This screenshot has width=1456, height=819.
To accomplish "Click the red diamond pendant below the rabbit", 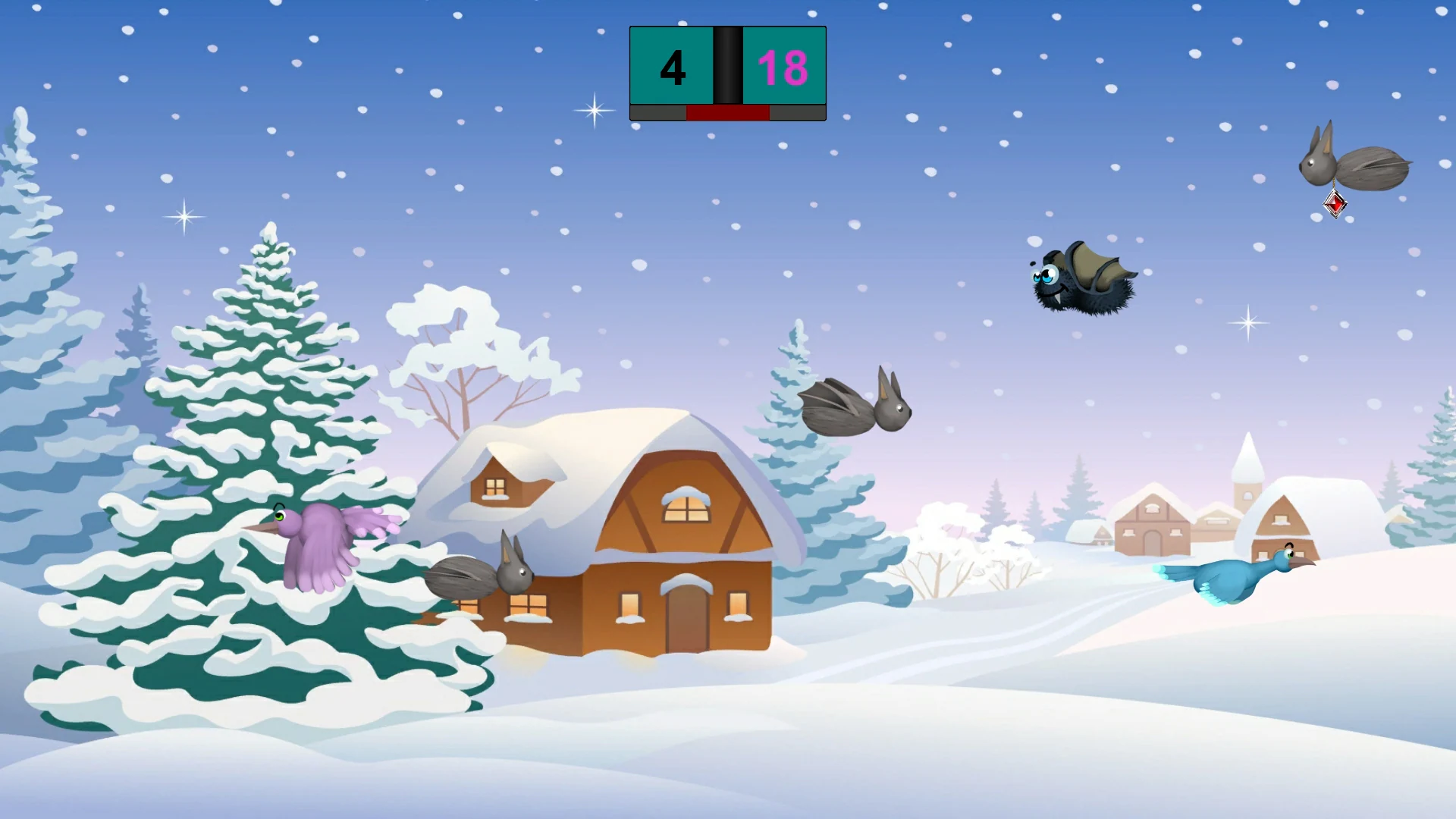I will pyautogui.click(x=1335, y=205).
